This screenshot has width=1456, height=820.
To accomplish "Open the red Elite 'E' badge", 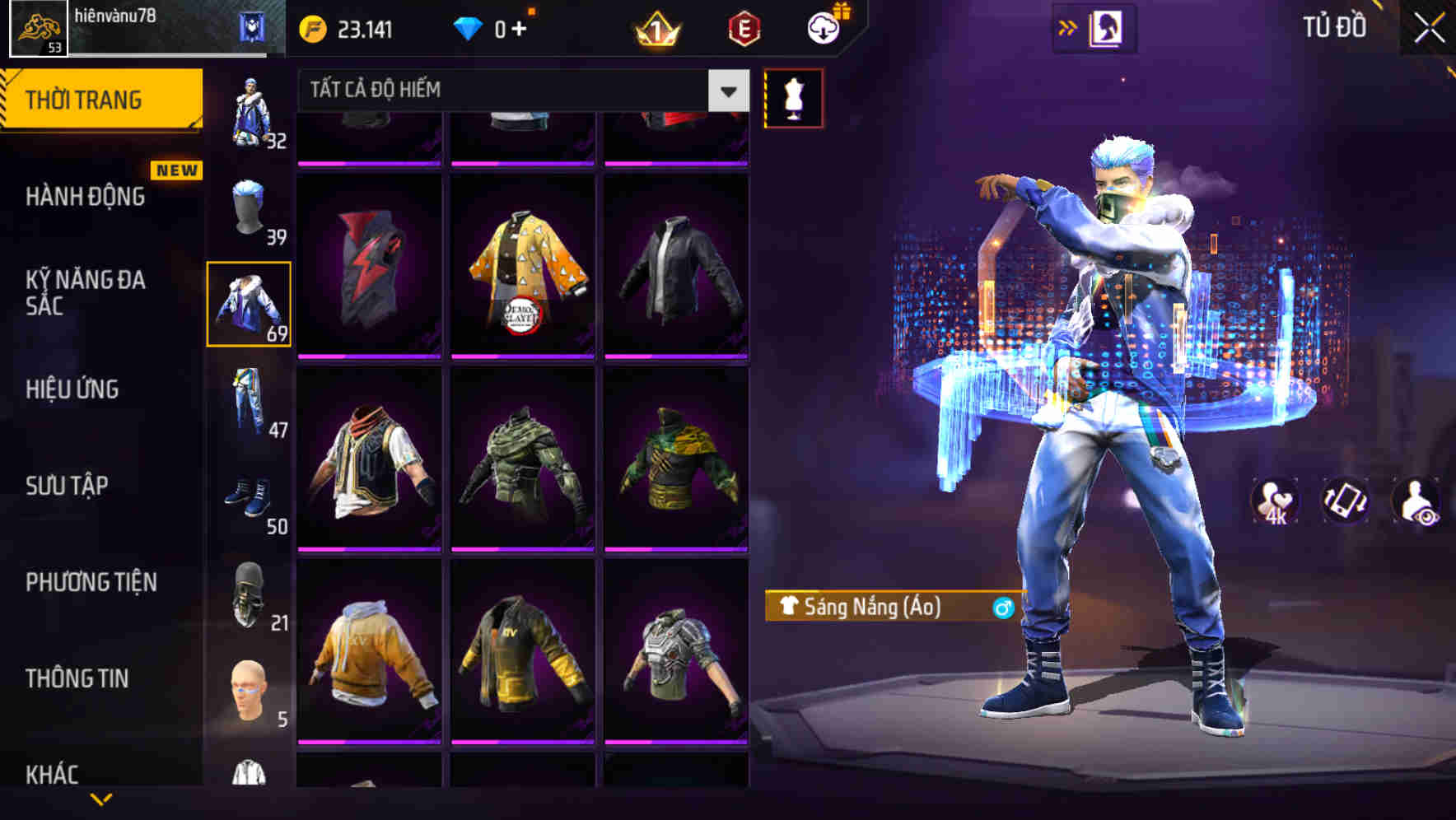I will pos(745,26).
